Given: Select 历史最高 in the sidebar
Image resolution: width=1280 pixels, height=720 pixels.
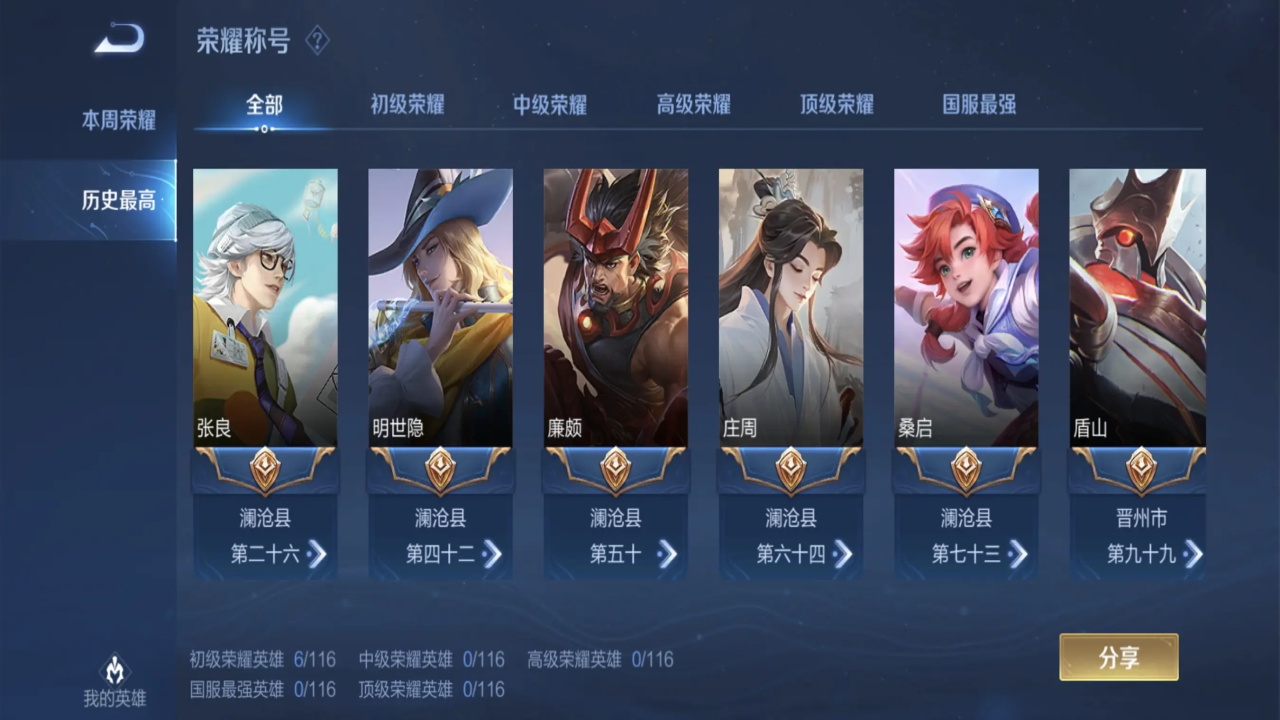Looking at the screenshot, I should pos(118,200).
